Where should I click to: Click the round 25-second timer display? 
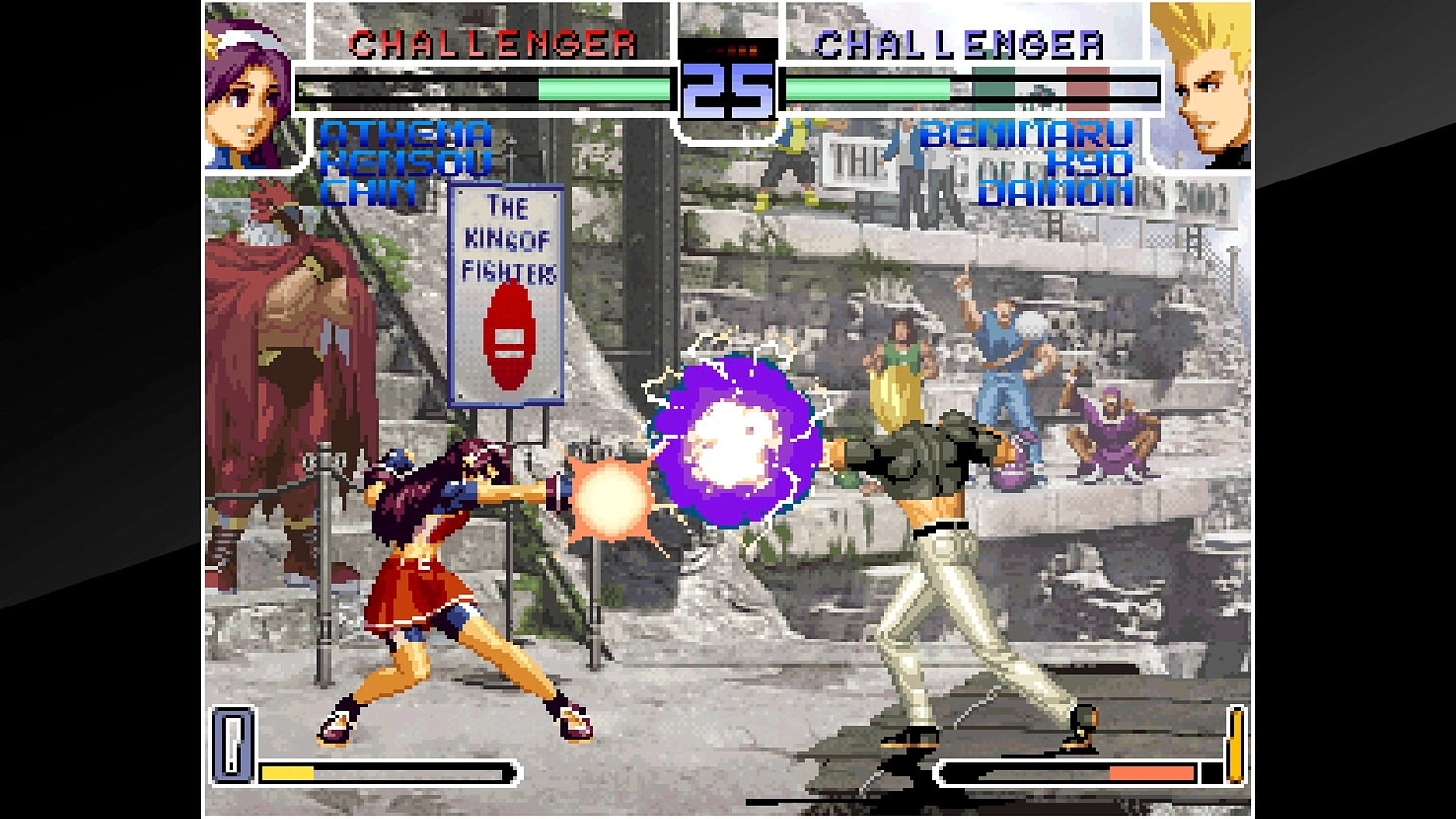pyautogui.click(x=726, y=92)
